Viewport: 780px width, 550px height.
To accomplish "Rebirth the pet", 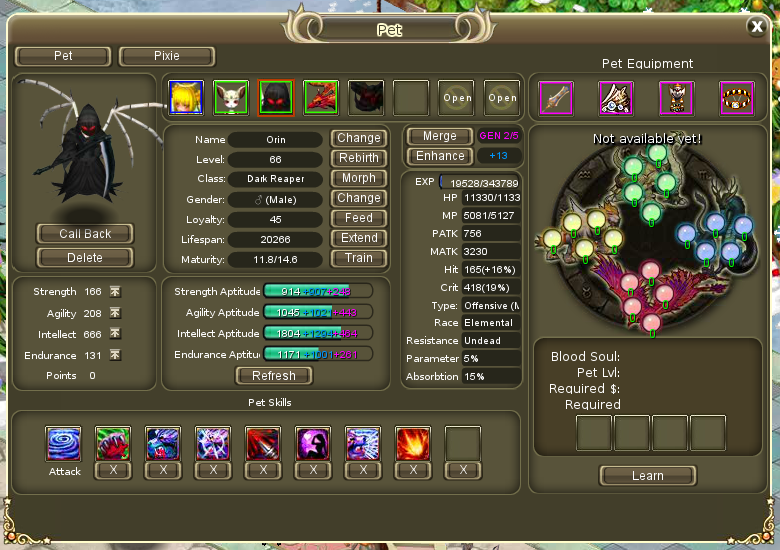I will coord(358,158).
